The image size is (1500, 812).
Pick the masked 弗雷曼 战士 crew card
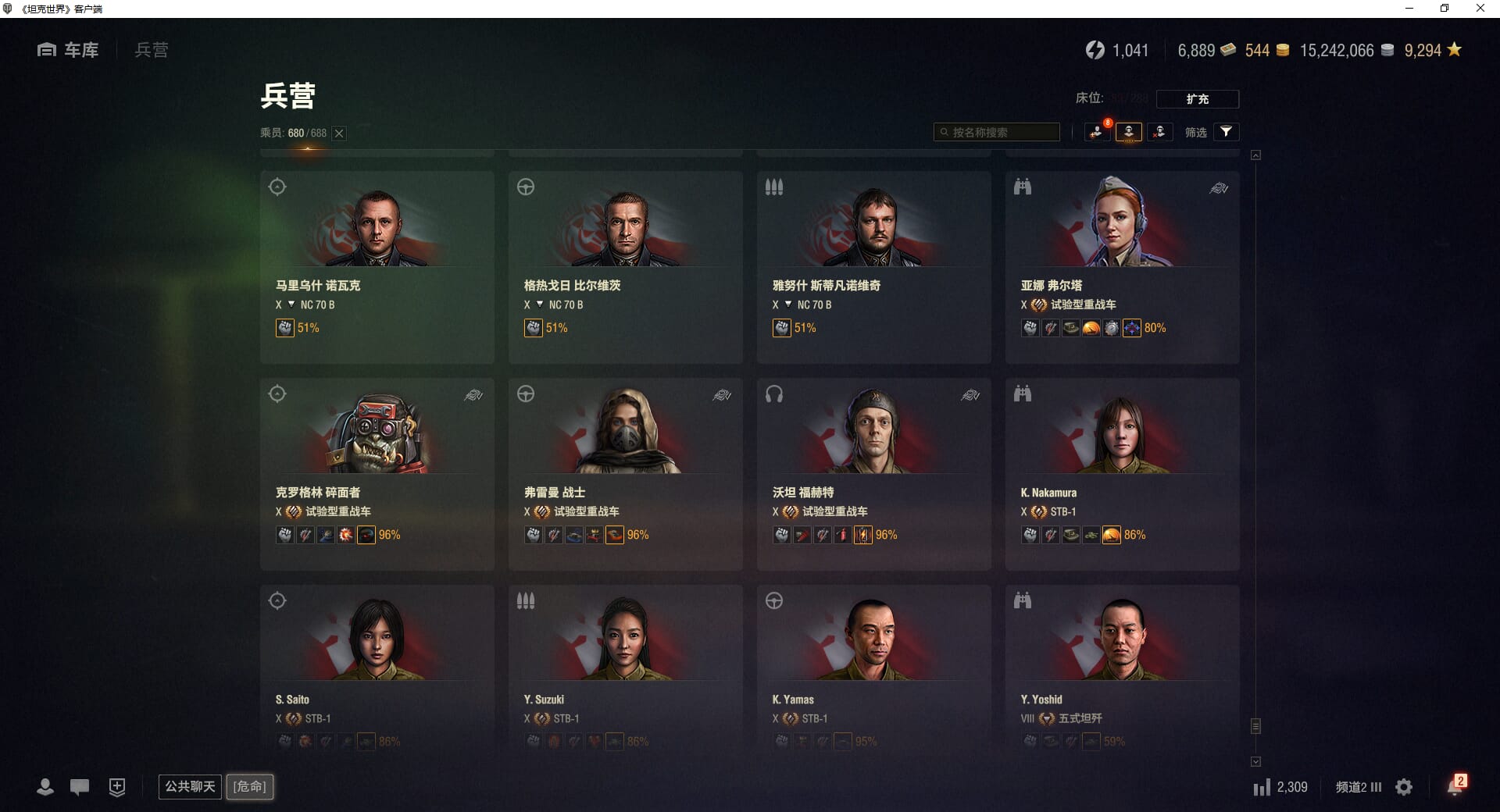625,473
